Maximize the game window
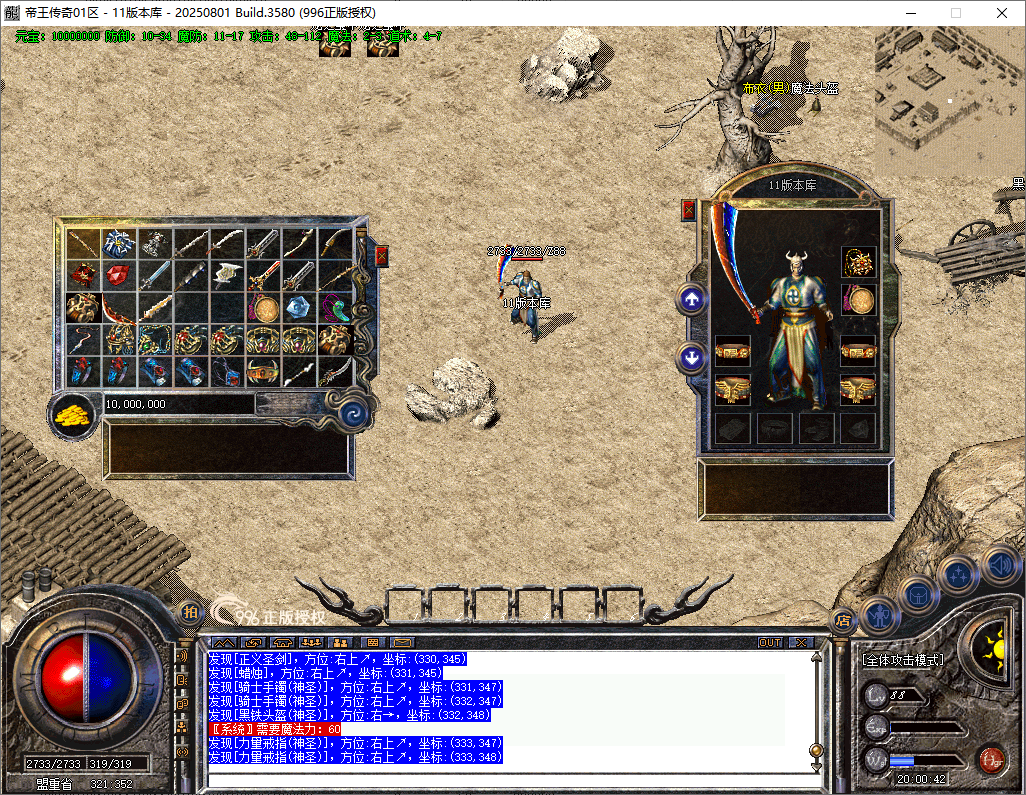This screenshot has height=795, width=1026. tap(955, 13)
